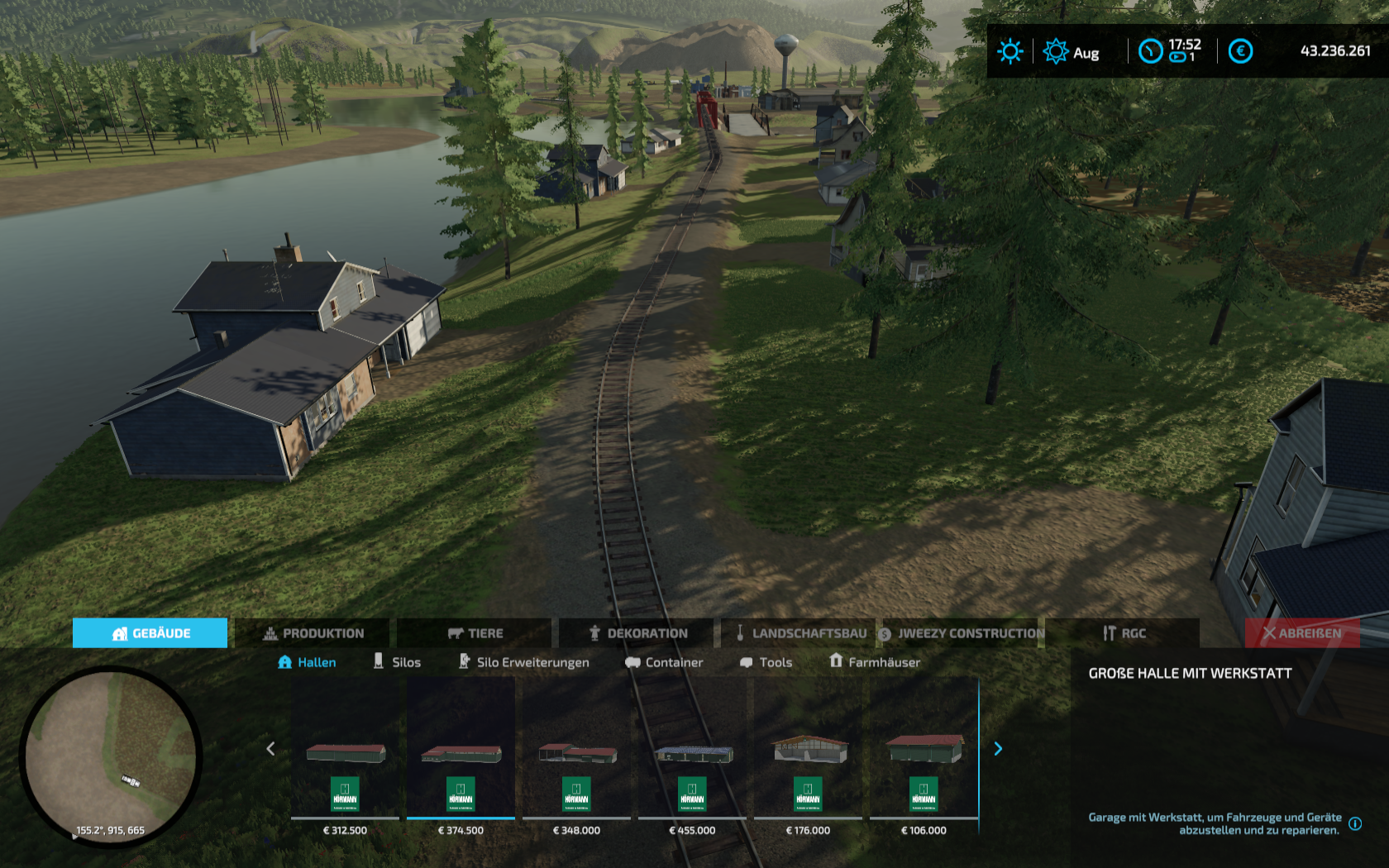
Task: Open the Tools subcategory
Action: tap(766, 662)
